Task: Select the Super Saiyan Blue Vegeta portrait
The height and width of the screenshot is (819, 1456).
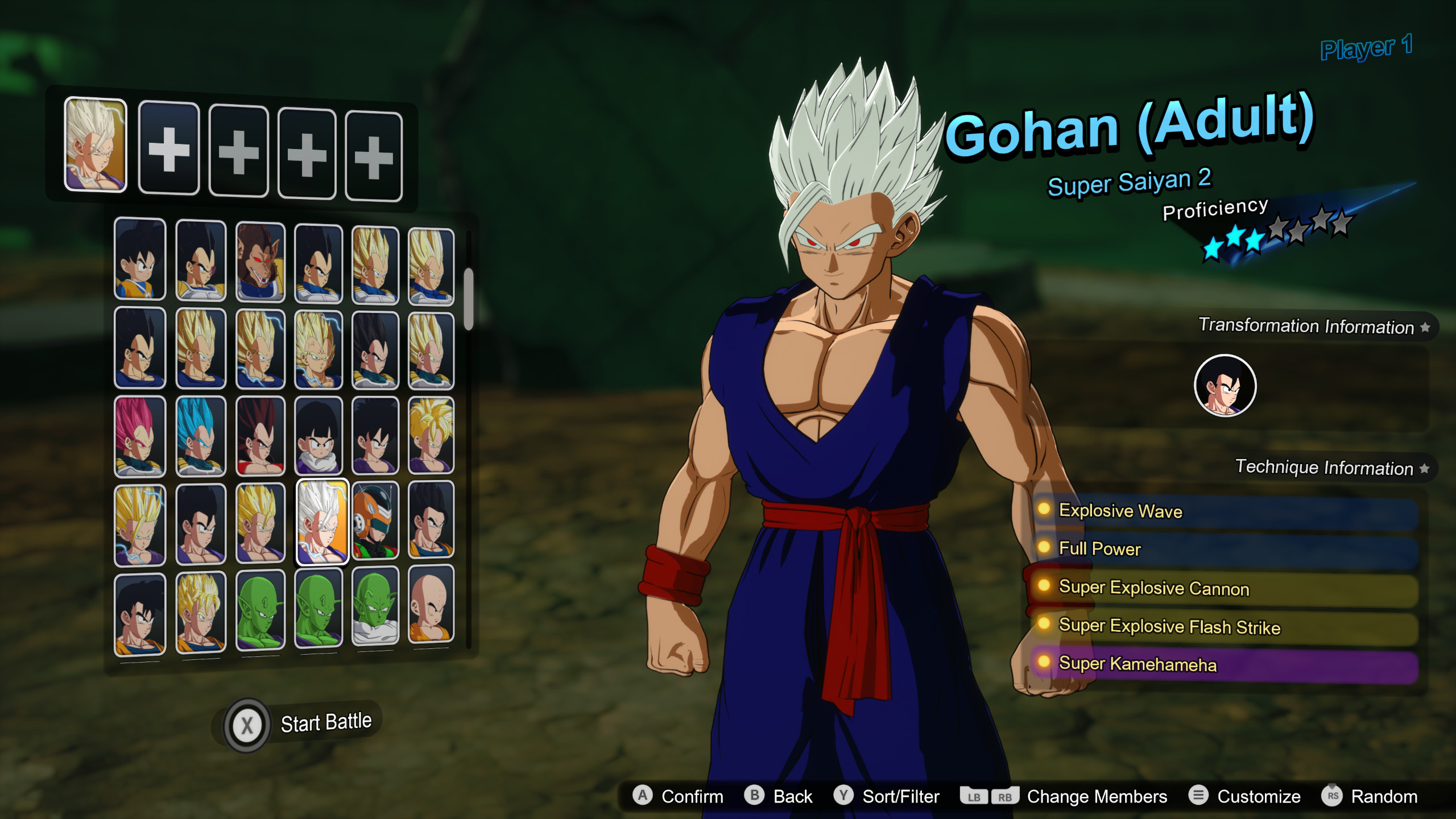Action: [200, 435]
